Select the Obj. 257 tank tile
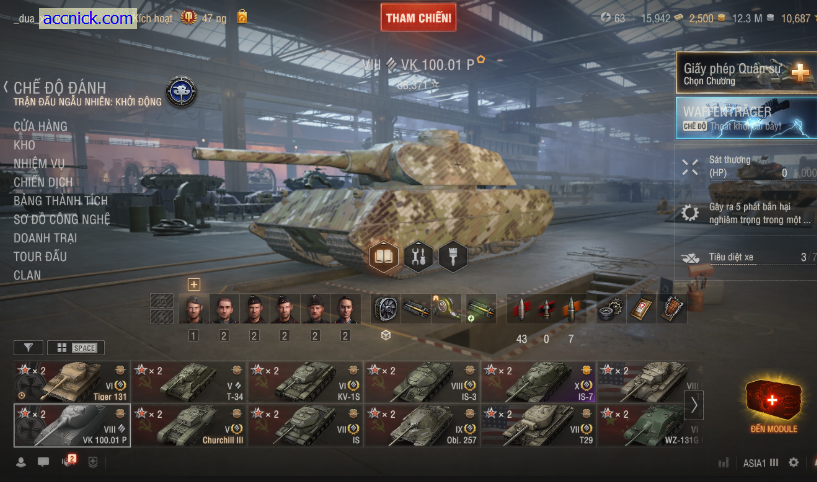Screen dimensions: 817x482 (x=422, y=424)
